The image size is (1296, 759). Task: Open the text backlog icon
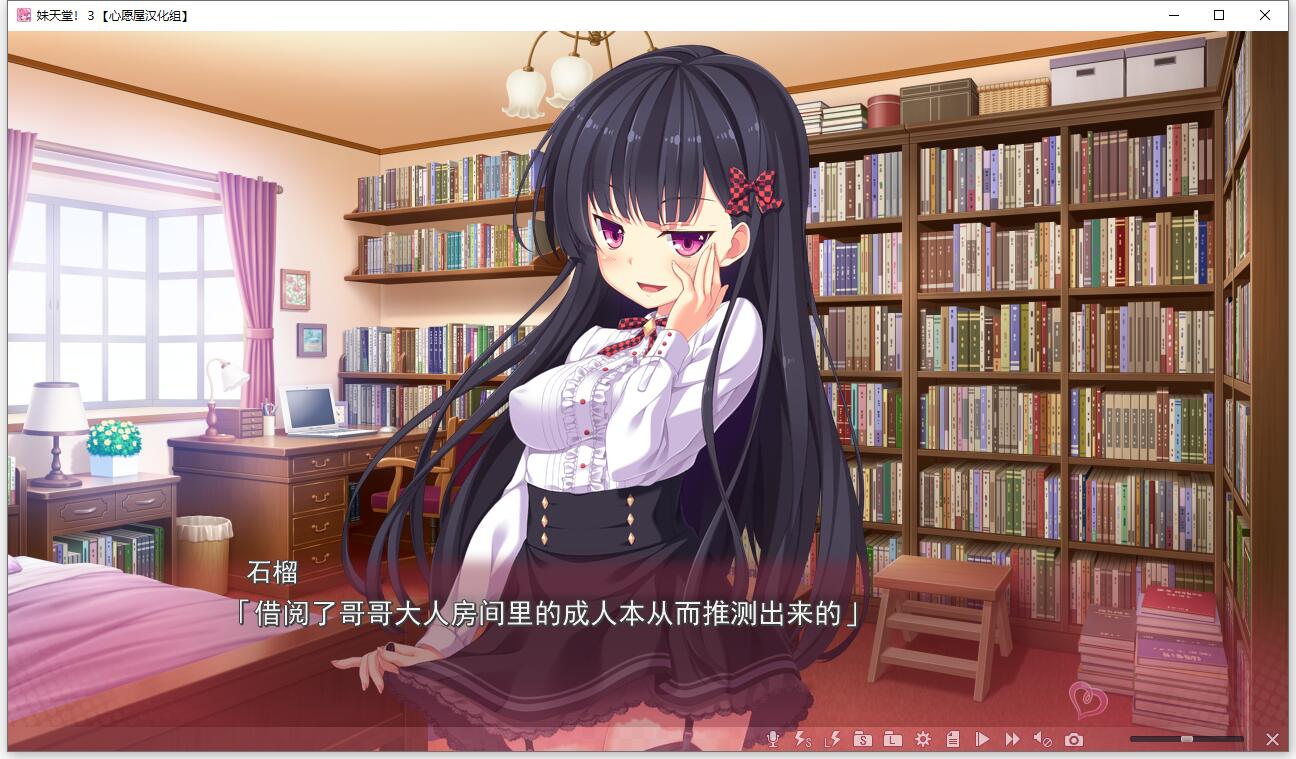(953, 740)
